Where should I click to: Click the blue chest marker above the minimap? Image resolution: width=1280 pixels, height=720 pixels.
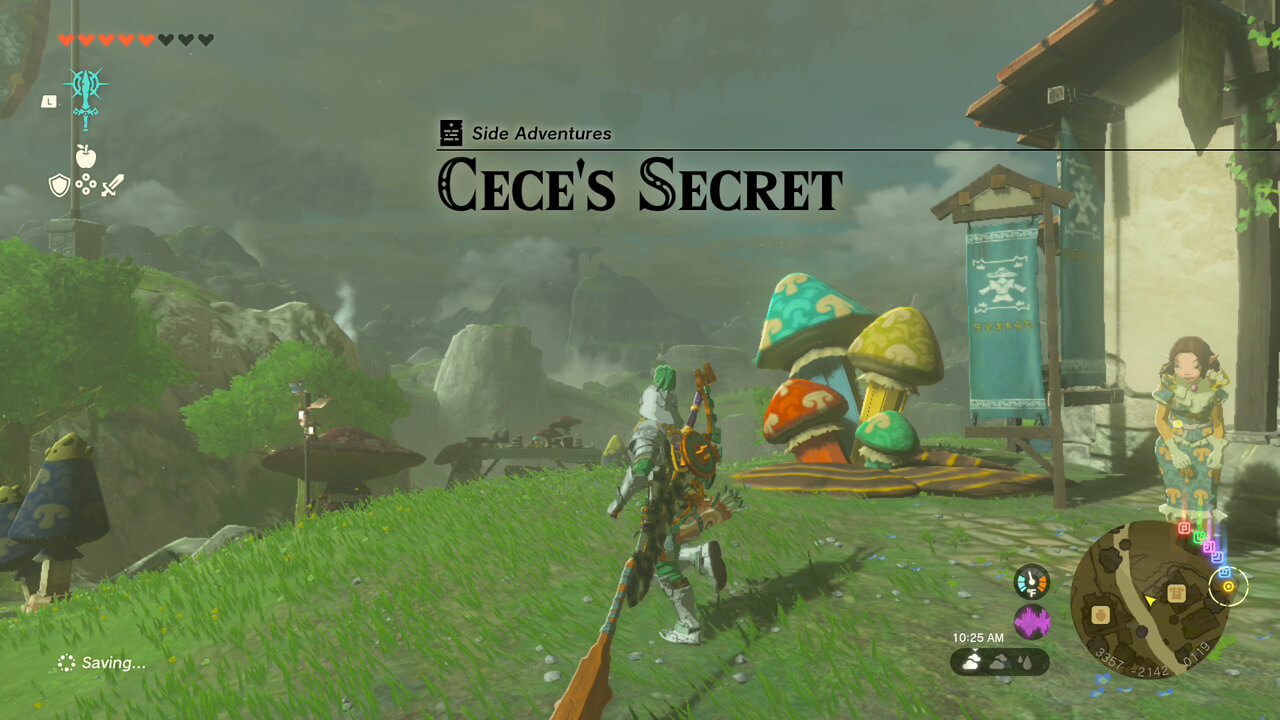point(1223,571)
